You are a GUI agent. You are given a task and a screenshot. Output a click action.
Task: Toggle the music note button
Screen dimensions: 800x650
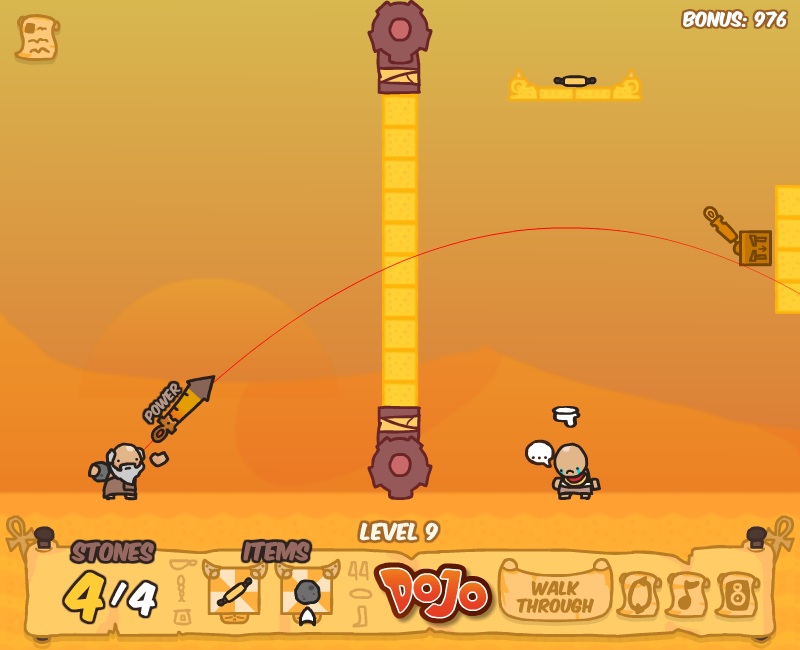pyautogui.click(x=687, y=595)
